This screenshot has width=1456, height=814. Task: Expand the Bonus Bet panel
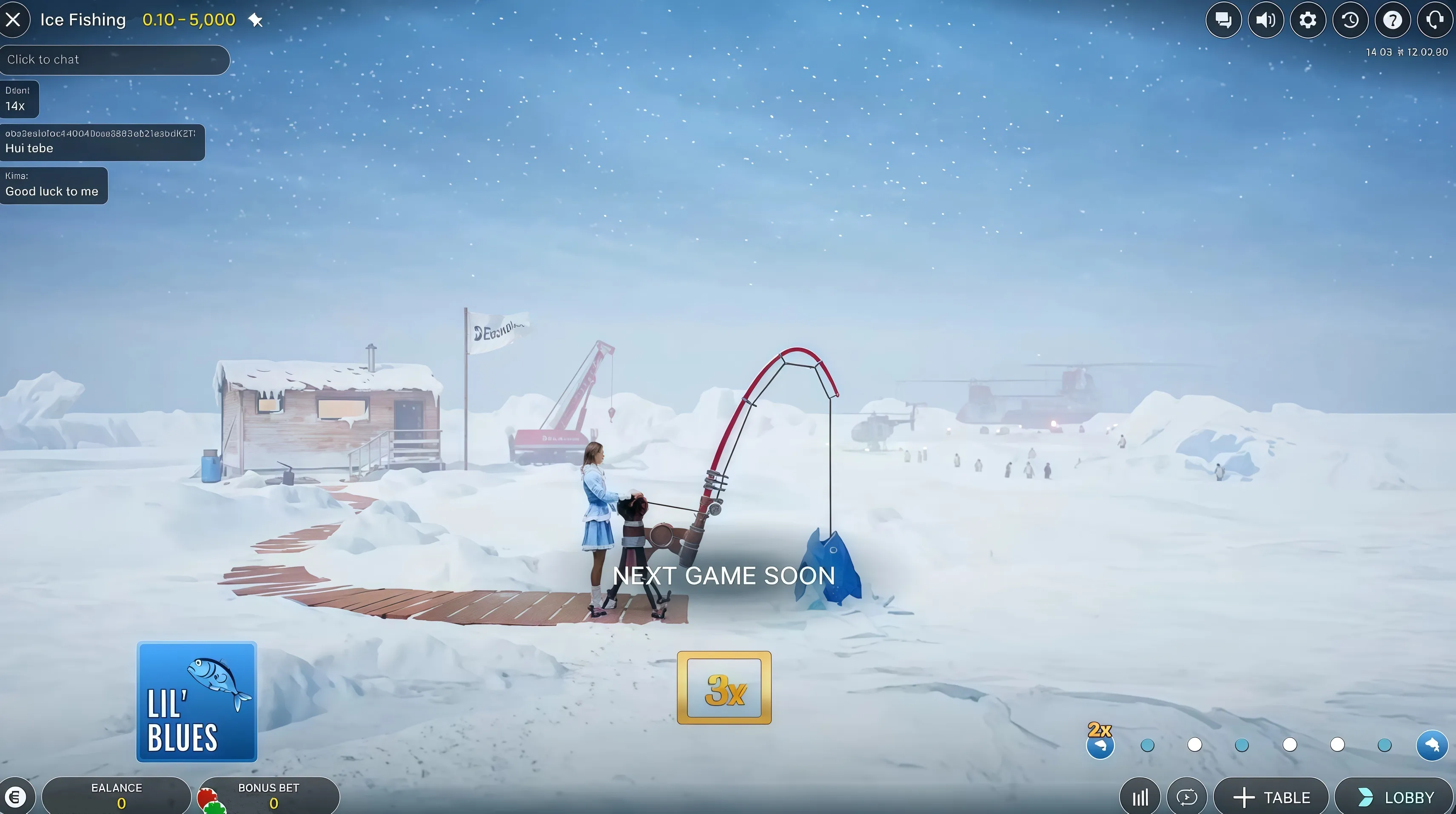point(268,795)
